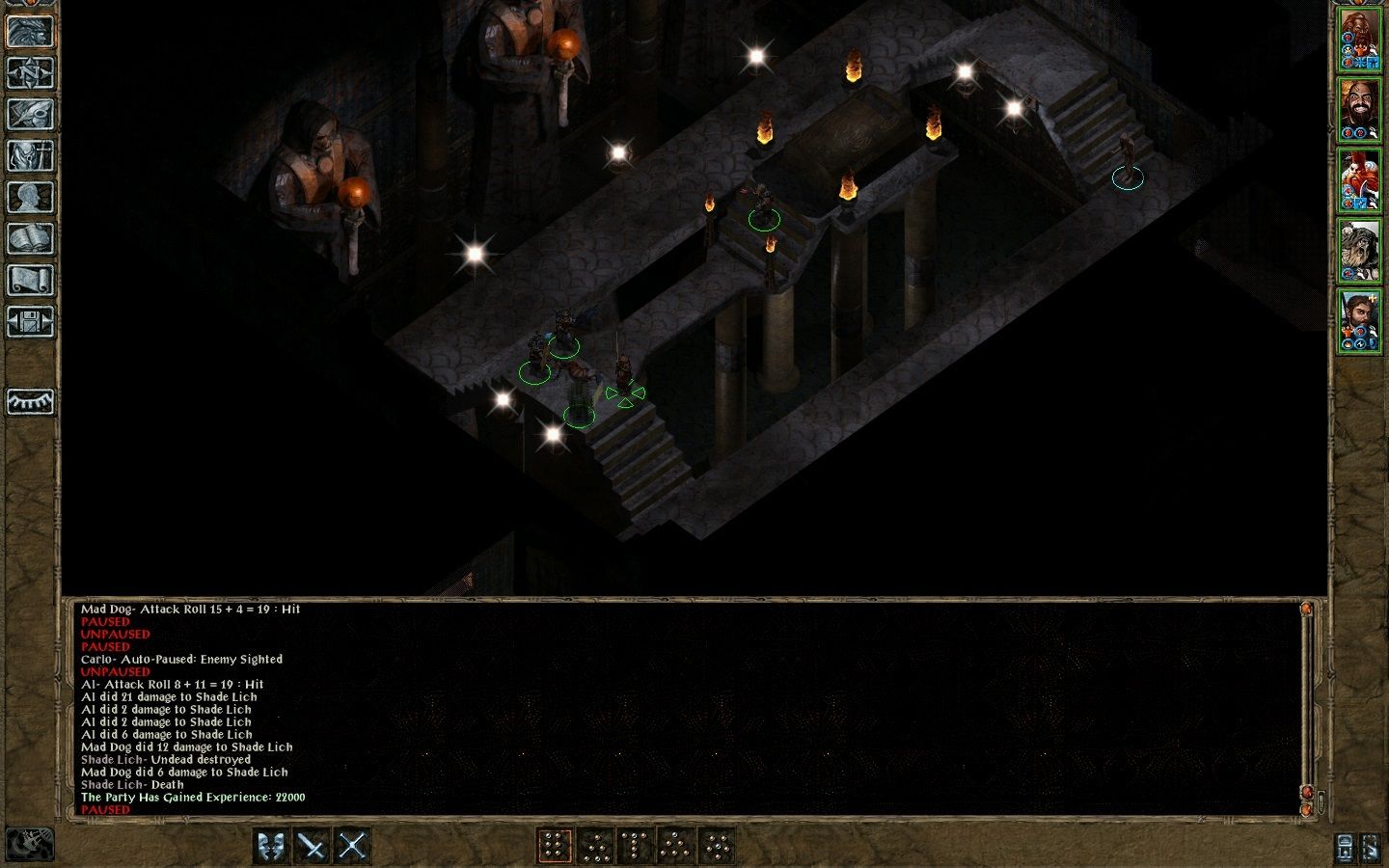This screenshot has width=1389, height=868.
Task: Open the mage spellbook icon
Action: (x=30, y=239)
